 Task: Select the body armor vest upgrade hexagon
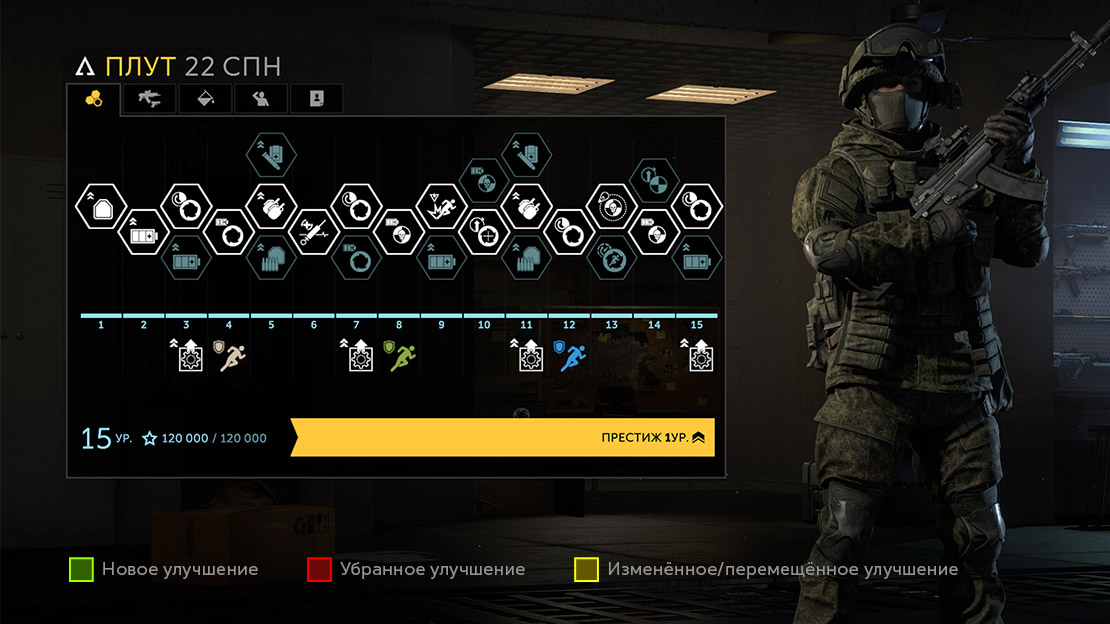point(100,208)
